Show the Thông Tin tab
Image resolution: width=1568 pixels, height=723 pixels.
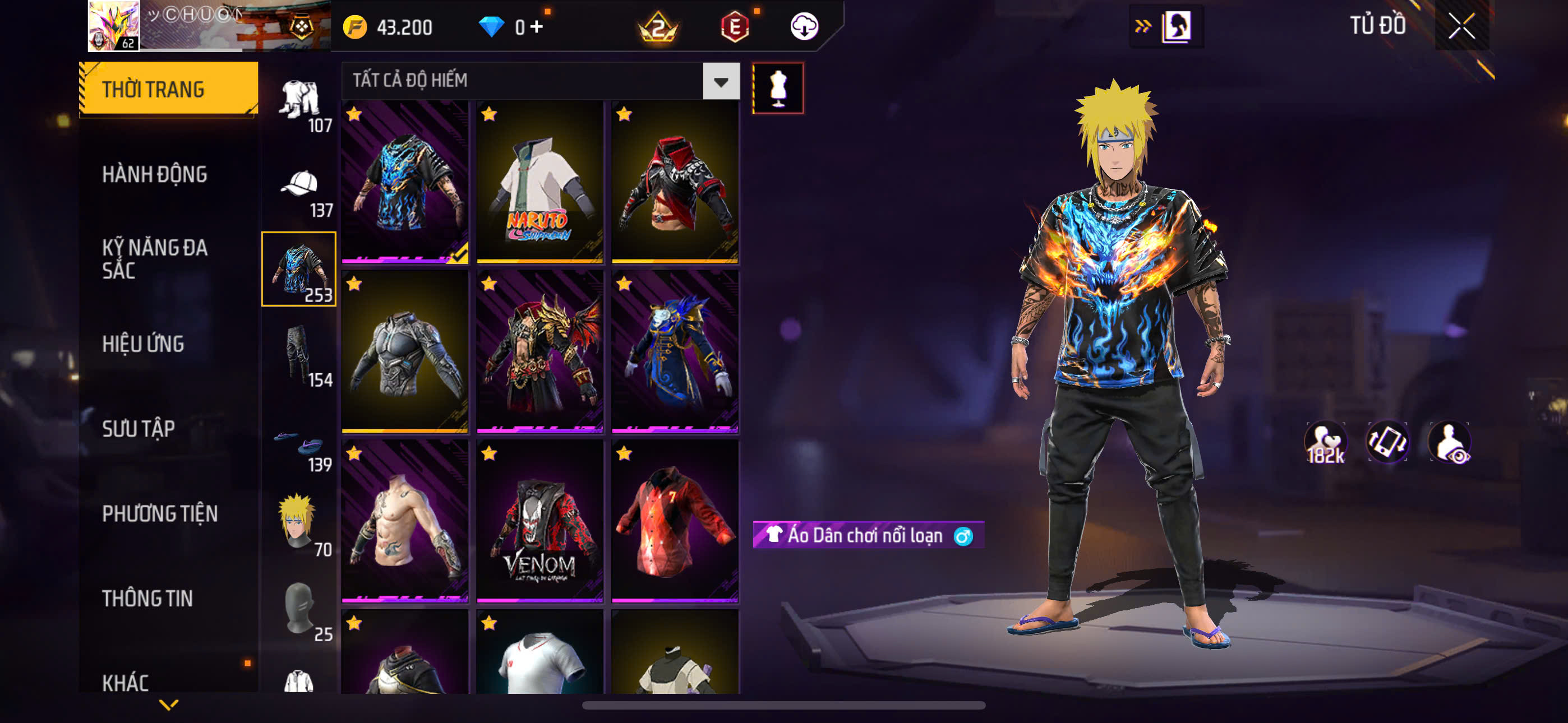tap(147, 599)
